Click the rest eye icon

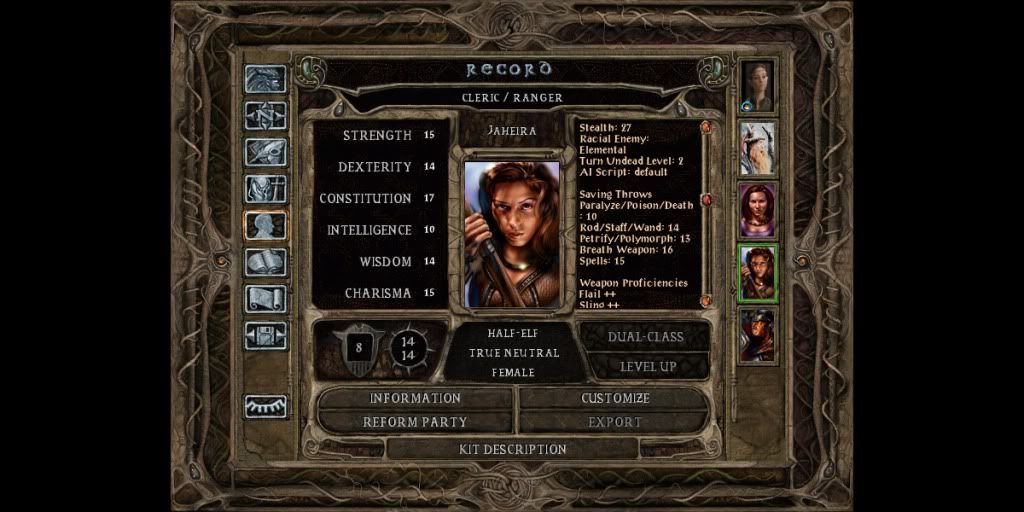click(x=266, y=406)
